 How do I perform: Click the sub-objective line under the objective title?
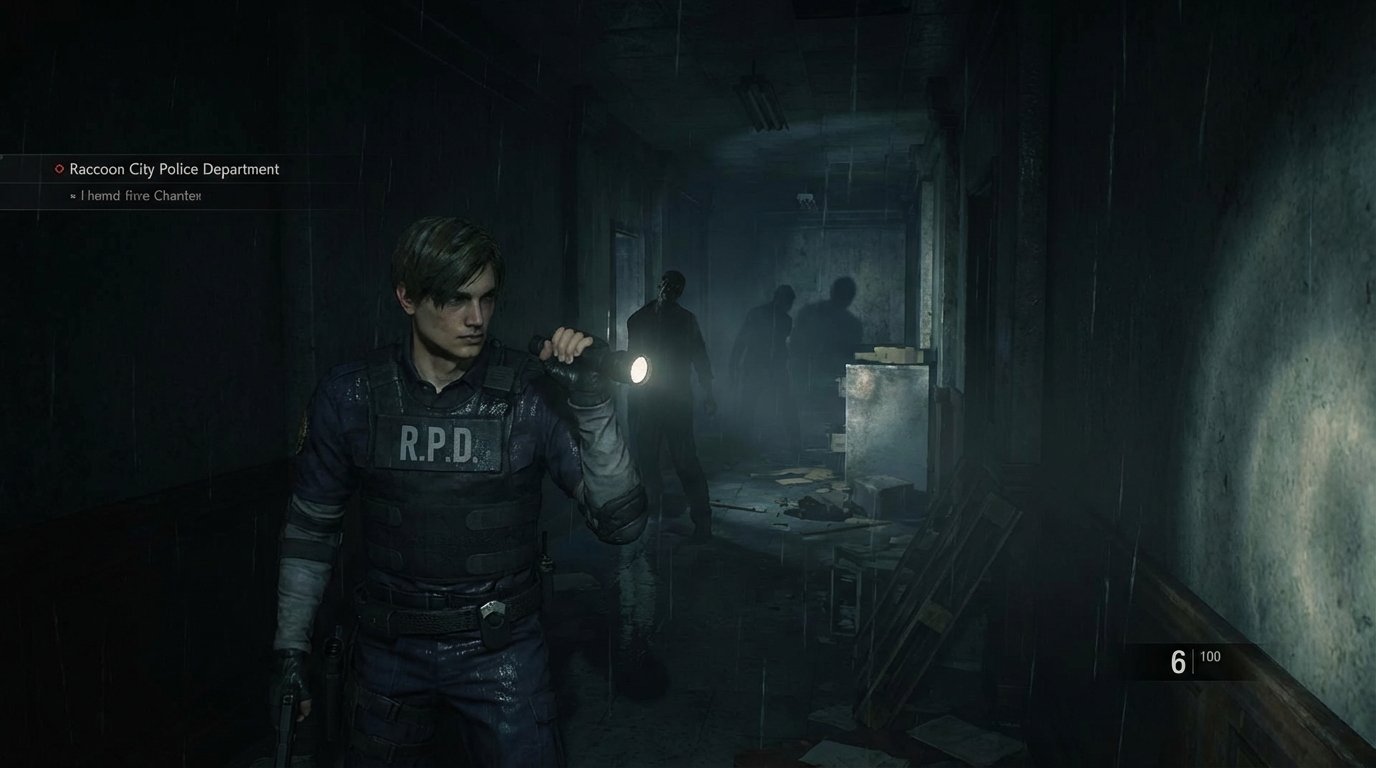click(x=140, y=196)
